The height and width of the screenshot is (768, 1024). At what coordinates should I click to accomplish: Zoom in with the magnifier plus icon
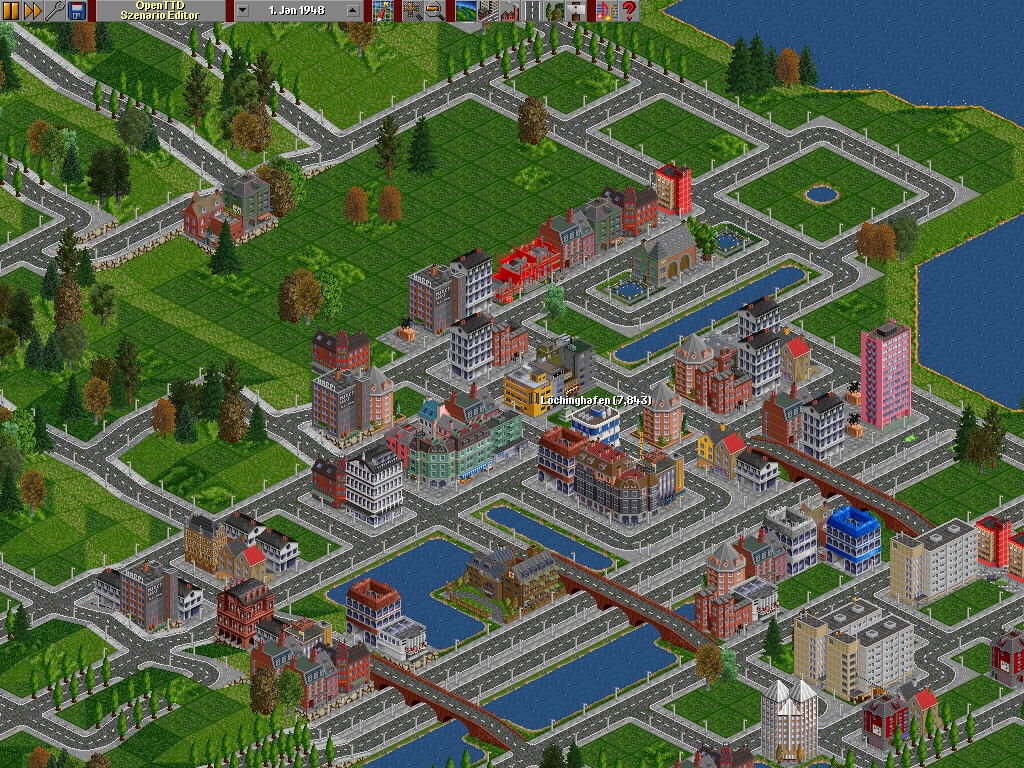[x=411, y=11]
